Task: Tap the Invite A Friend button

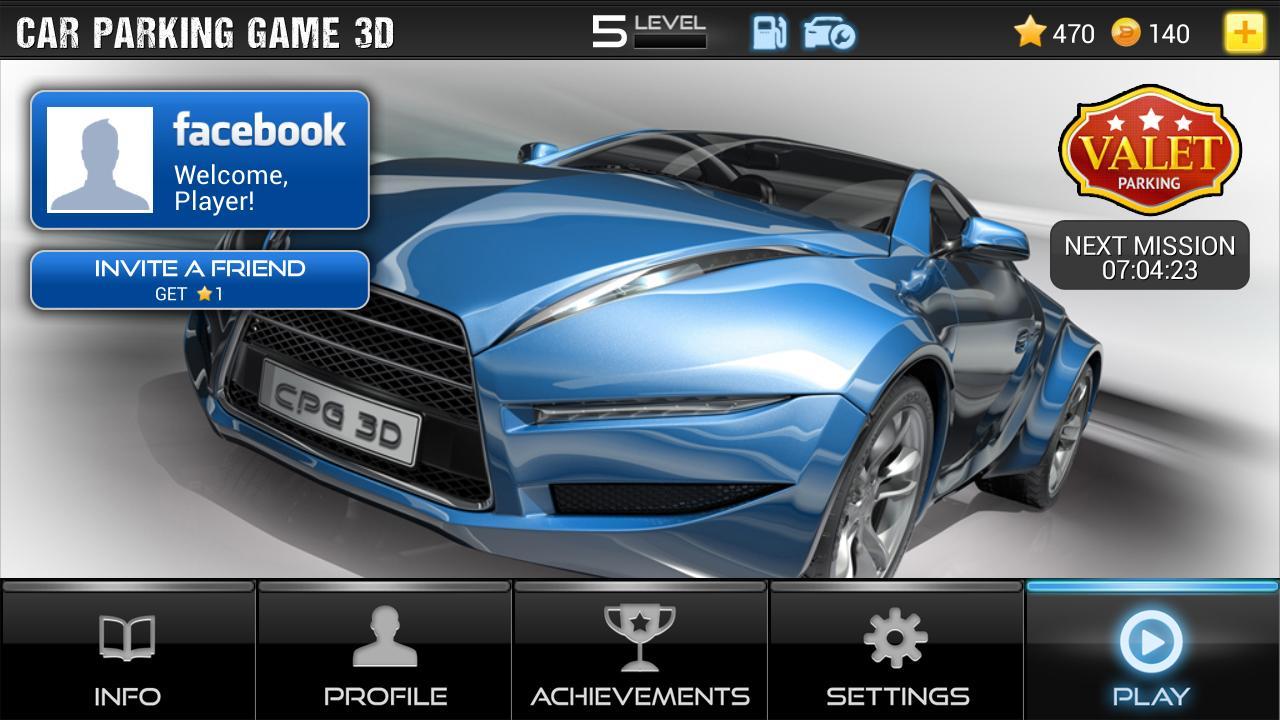Action: 200,280
